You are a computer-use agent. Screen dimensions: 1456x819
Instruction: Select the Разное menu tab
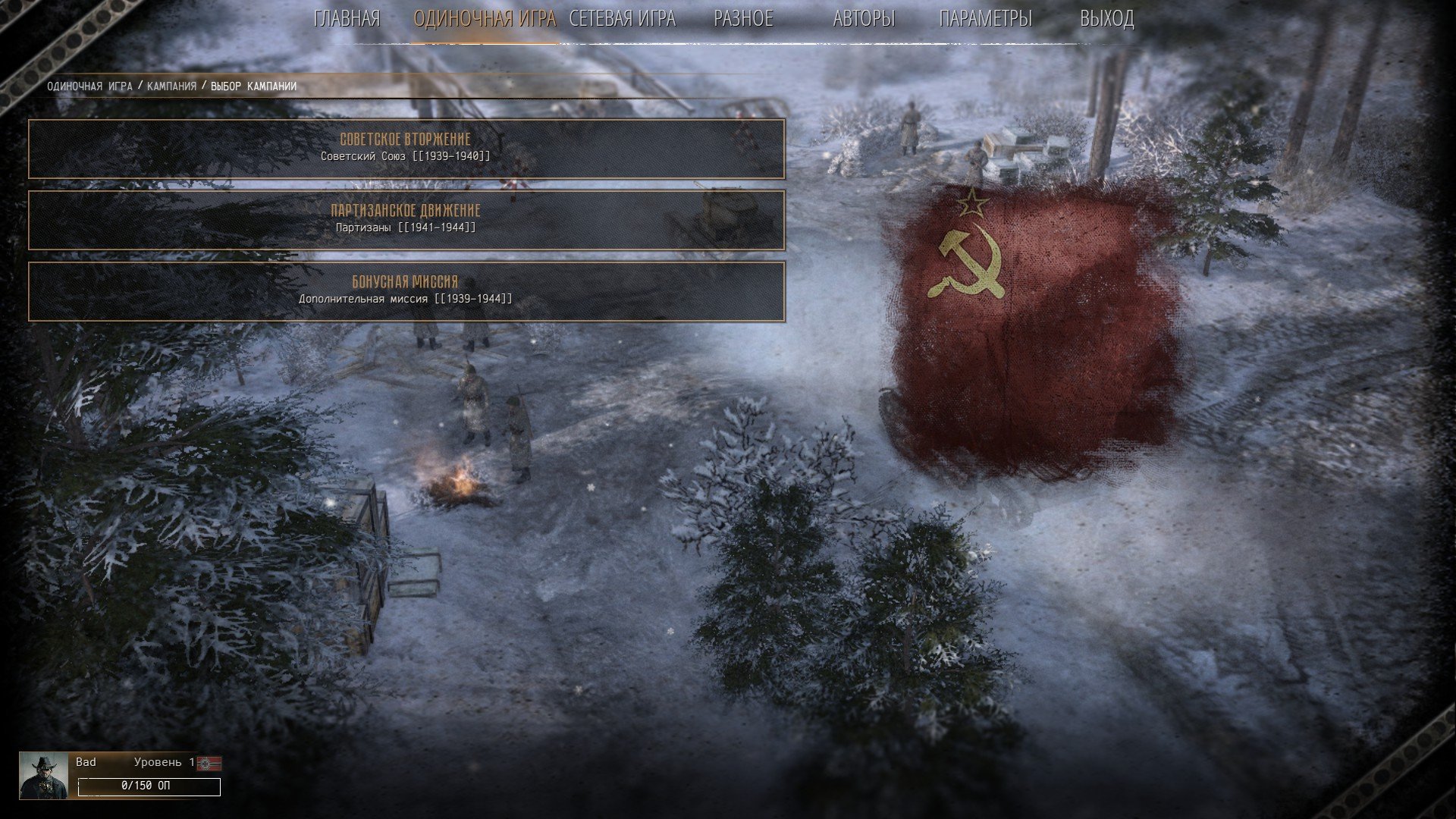[x=743, y=19]
